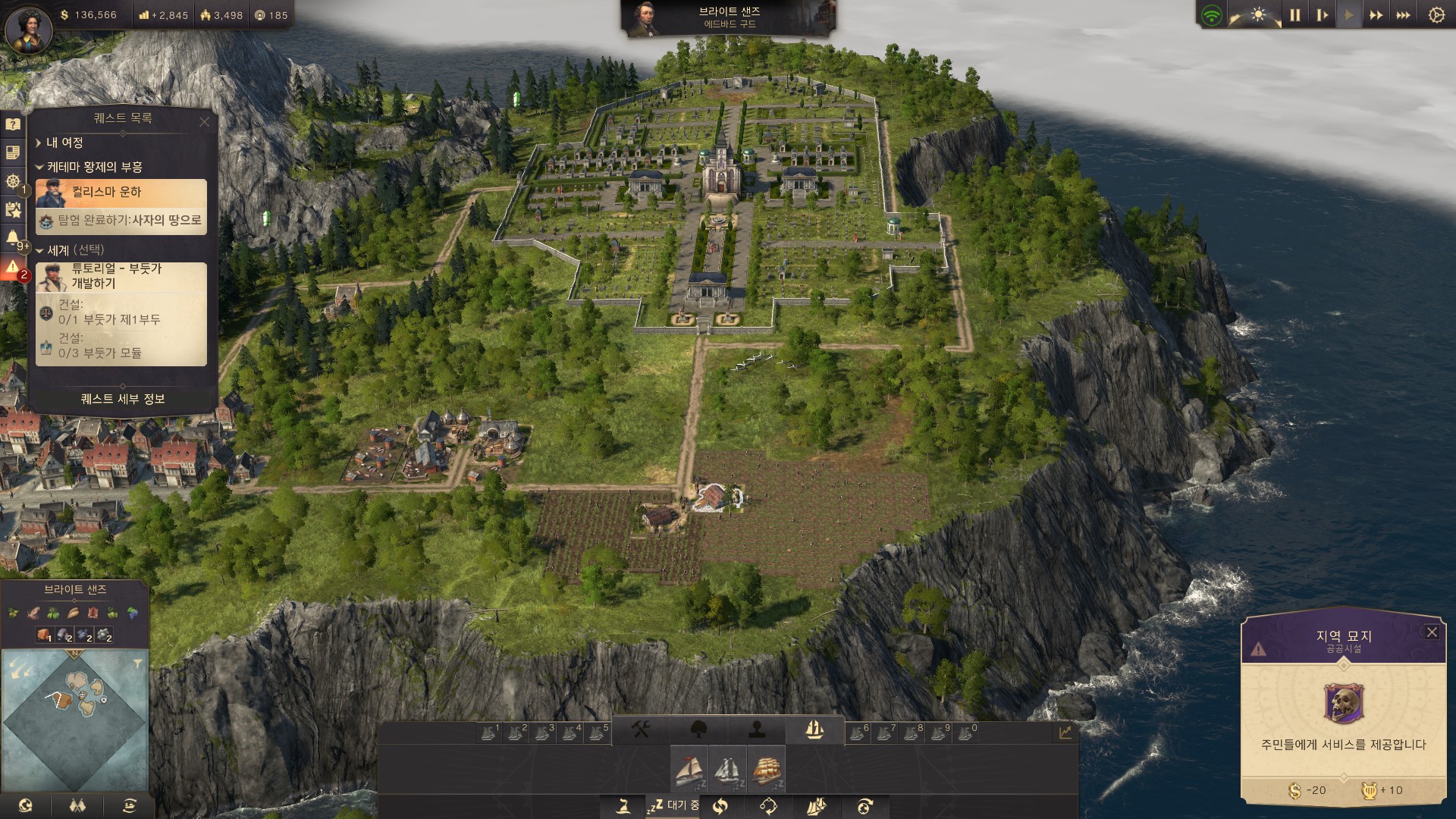This screenshot has width=1456, height=819.
Task: Pause the game speed
Action: tap(1294, 15)
